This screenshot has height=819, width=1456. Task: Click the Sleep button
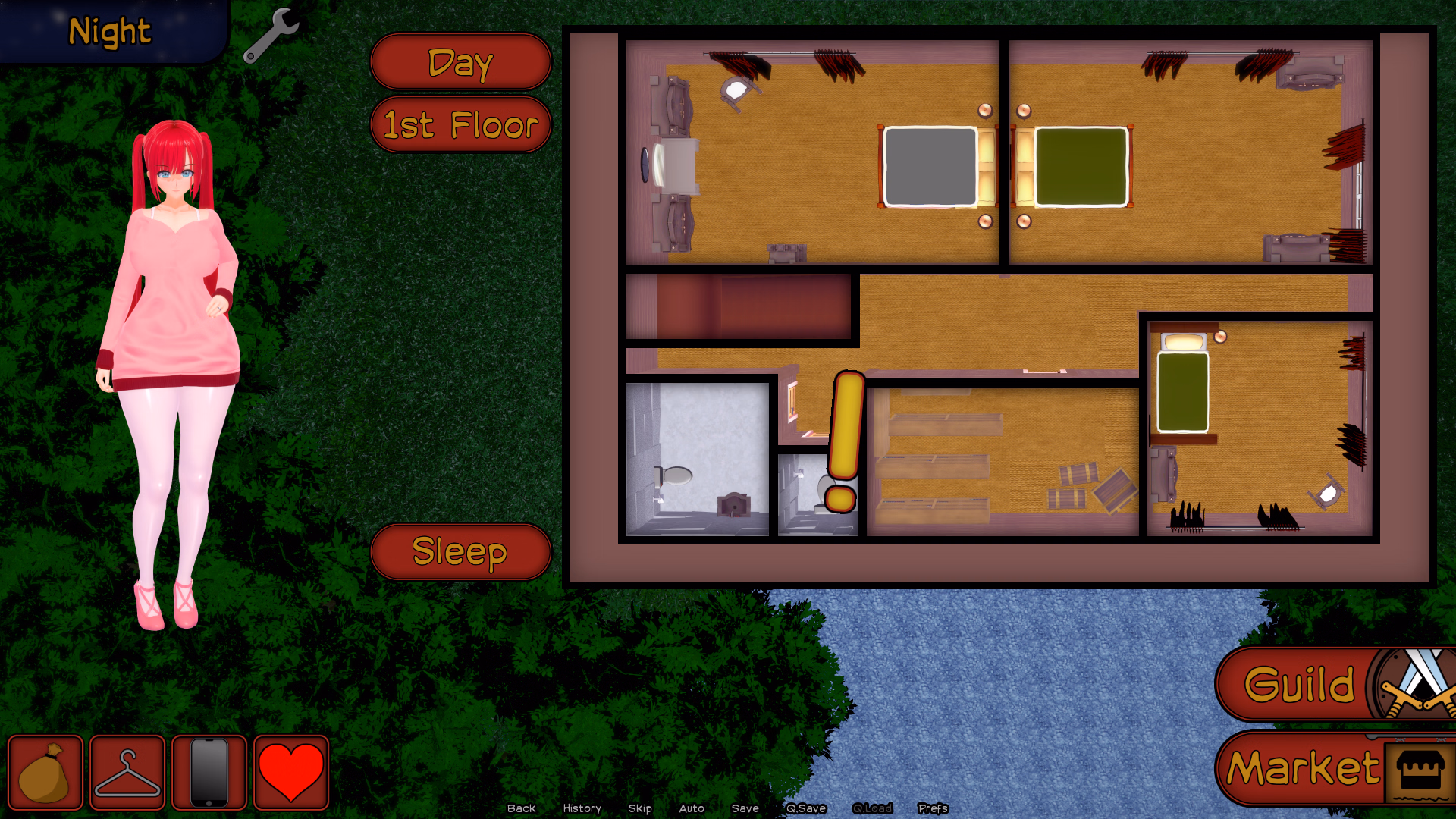coord(460,553)
